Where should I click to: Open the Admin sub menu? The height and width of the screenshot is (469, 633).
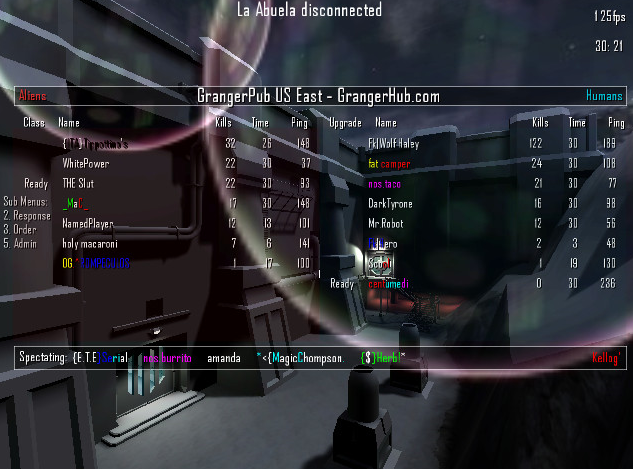22,242
